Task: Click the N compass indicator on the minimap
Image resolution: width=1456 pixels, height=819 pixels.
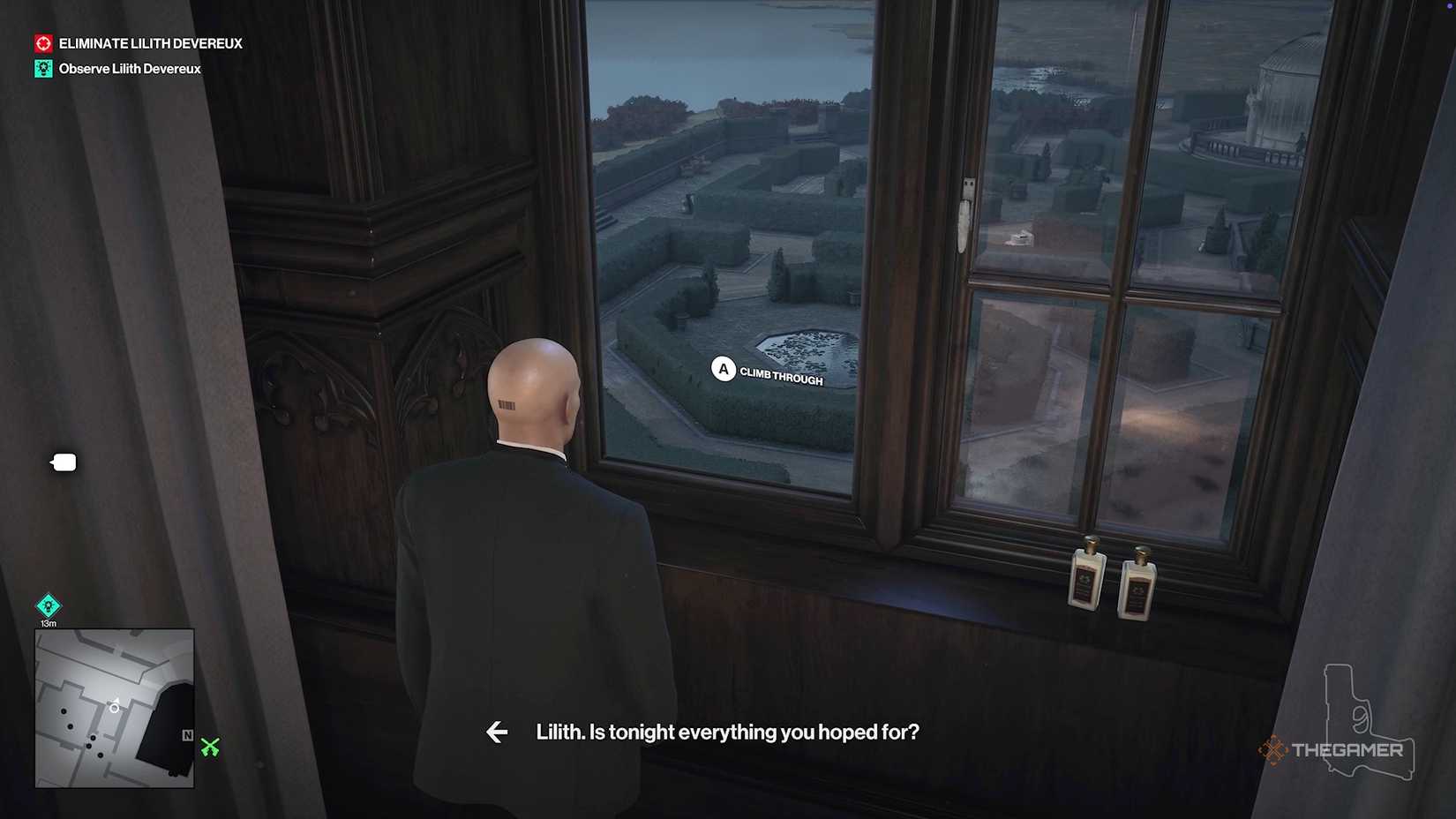Action: tap(186, 734)
